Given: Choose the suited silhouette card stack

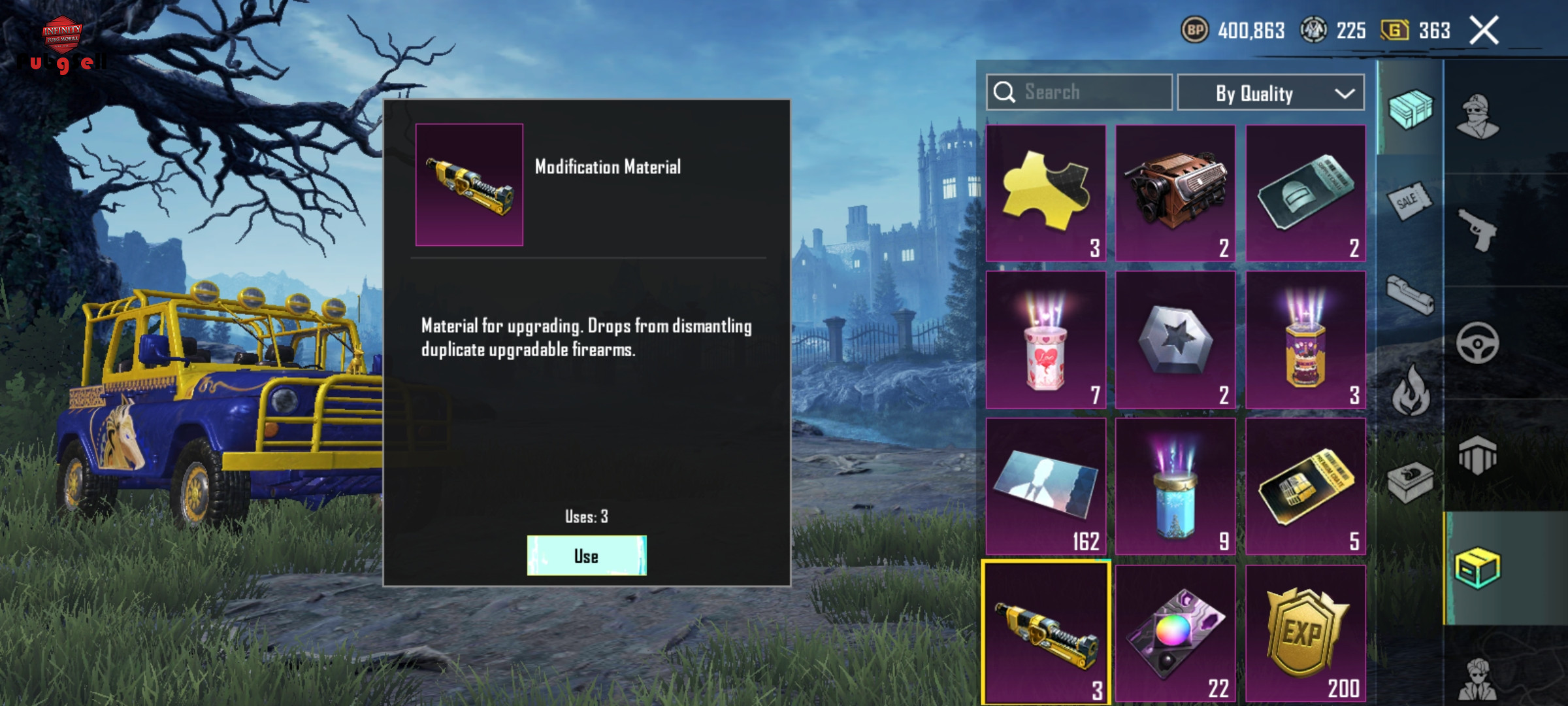Looking at the screenshot, I should coord(1045,486).
